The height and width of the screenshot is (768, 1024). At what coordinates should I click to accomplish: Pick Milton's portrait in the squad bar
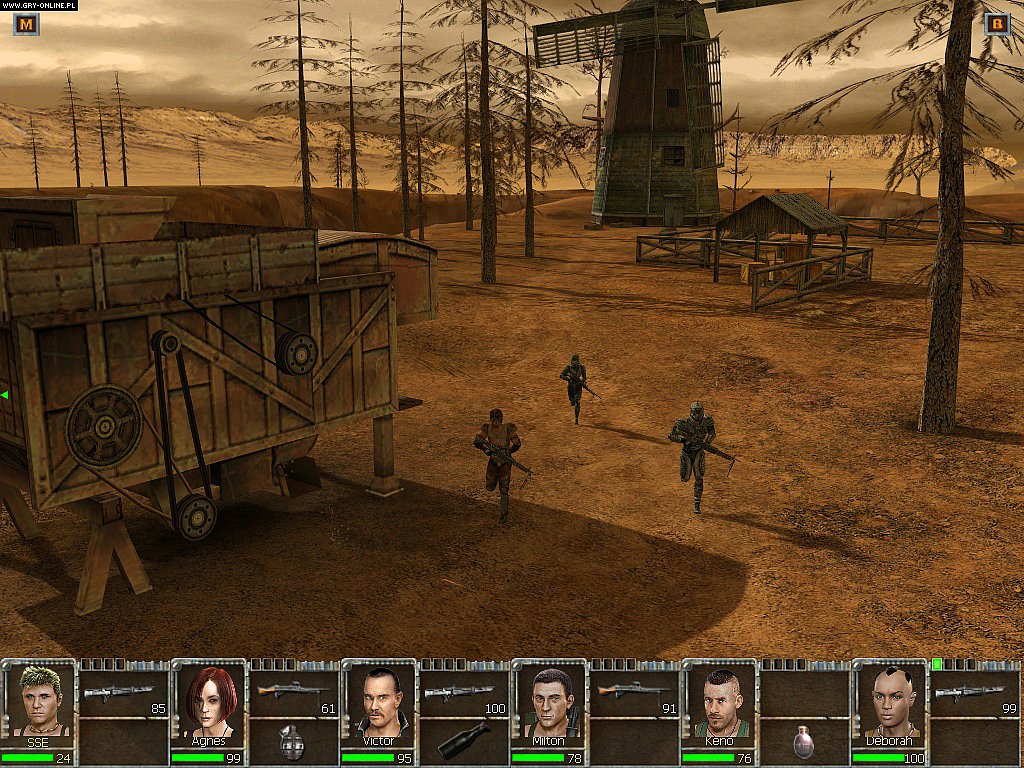[550, 700]
